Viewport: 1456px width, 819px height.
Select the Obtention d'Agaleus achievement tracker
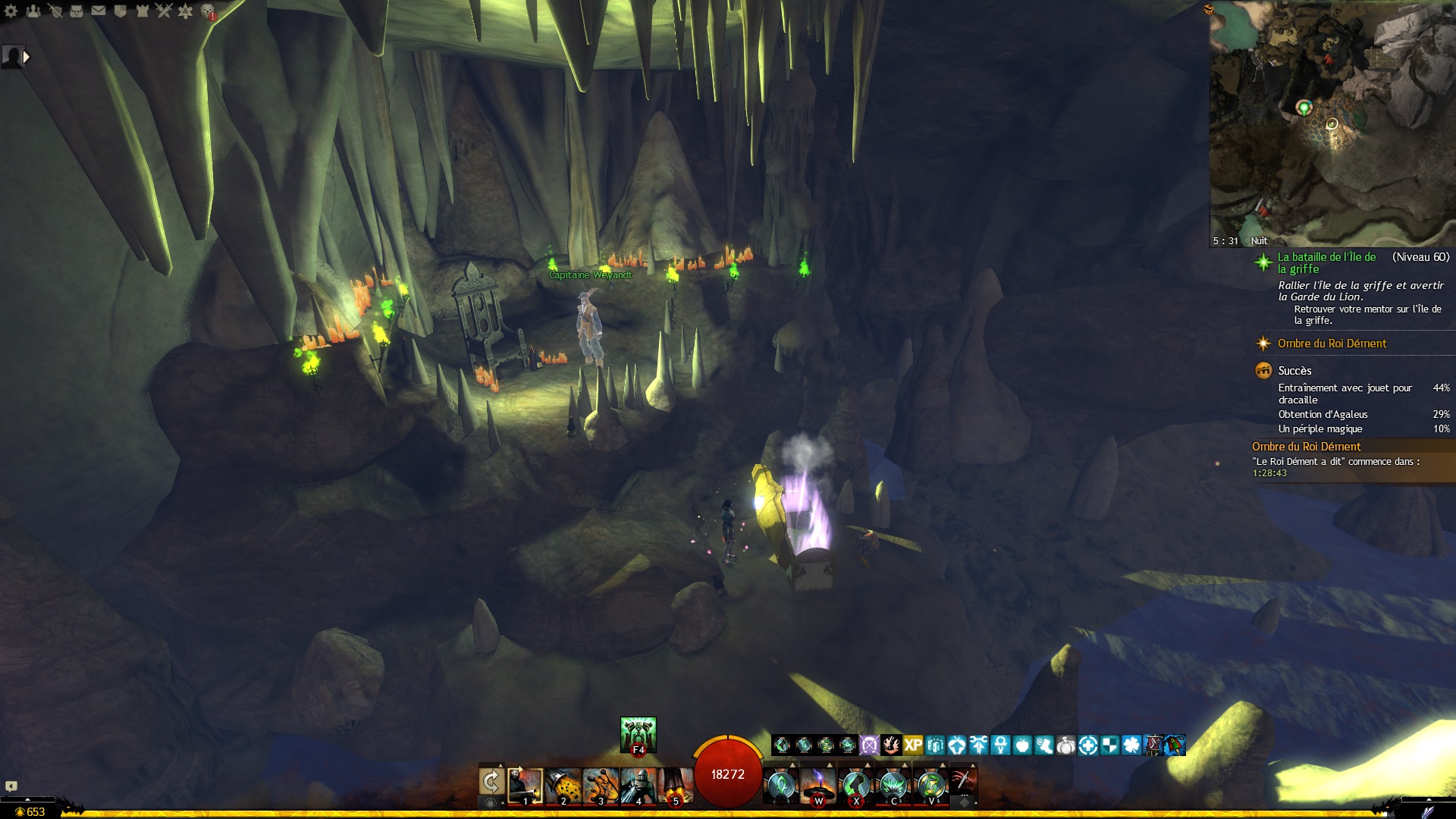pyautogui.click(x=1323, y=414)
